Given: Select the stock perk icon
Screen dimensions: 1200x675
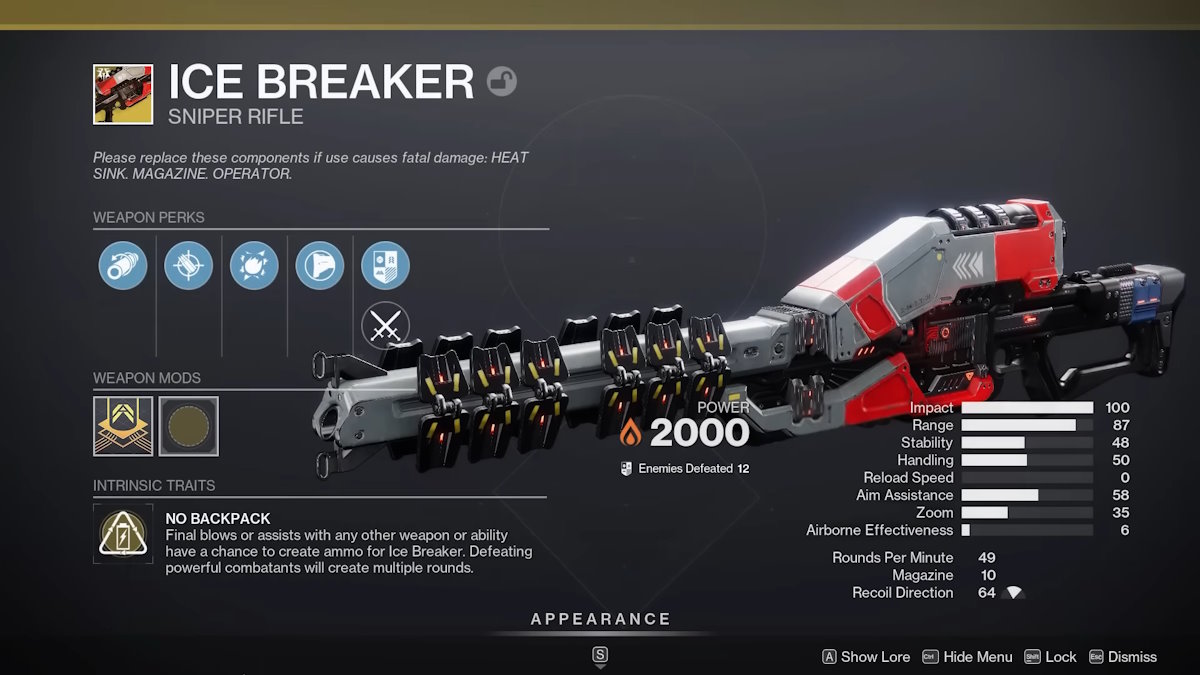Looking at the screenshot, I should click(x=320, y=266).
